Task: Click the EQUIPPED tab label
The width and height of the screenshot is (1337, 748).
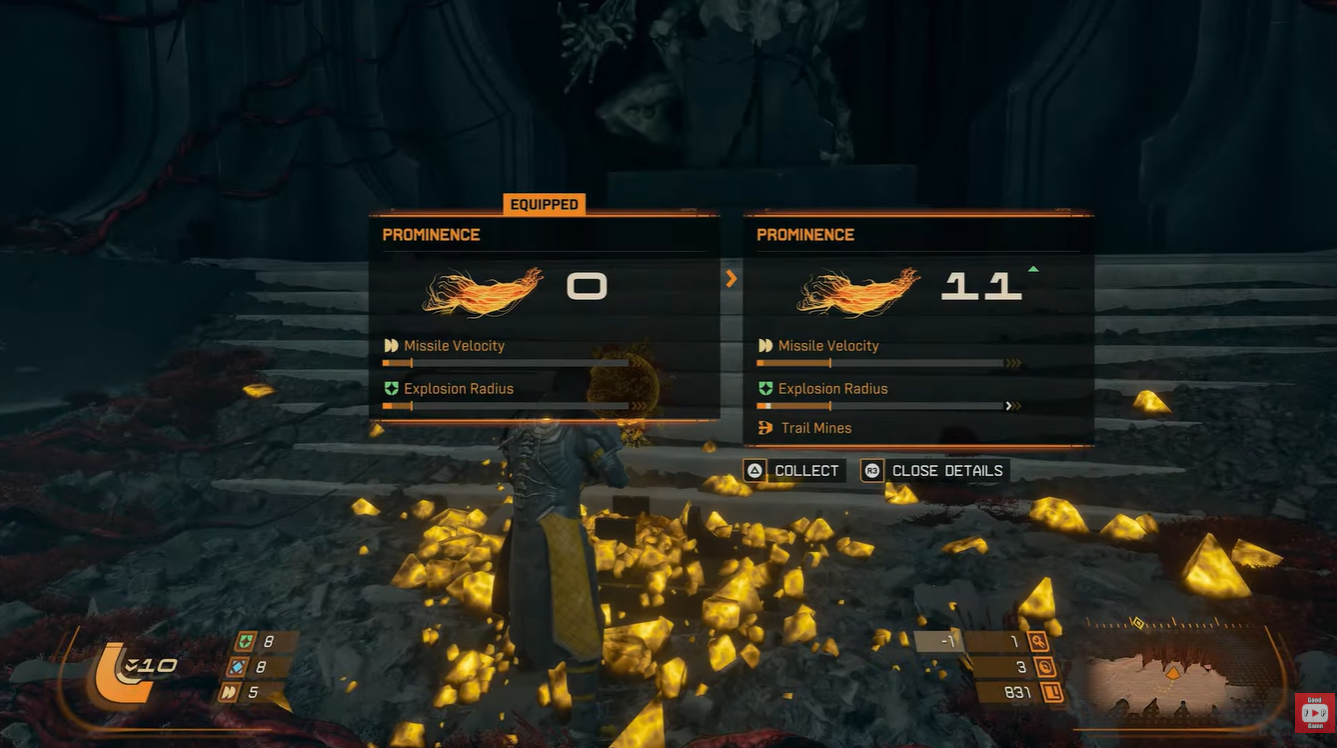Action: pyautogui.click(x=544, y=204)
